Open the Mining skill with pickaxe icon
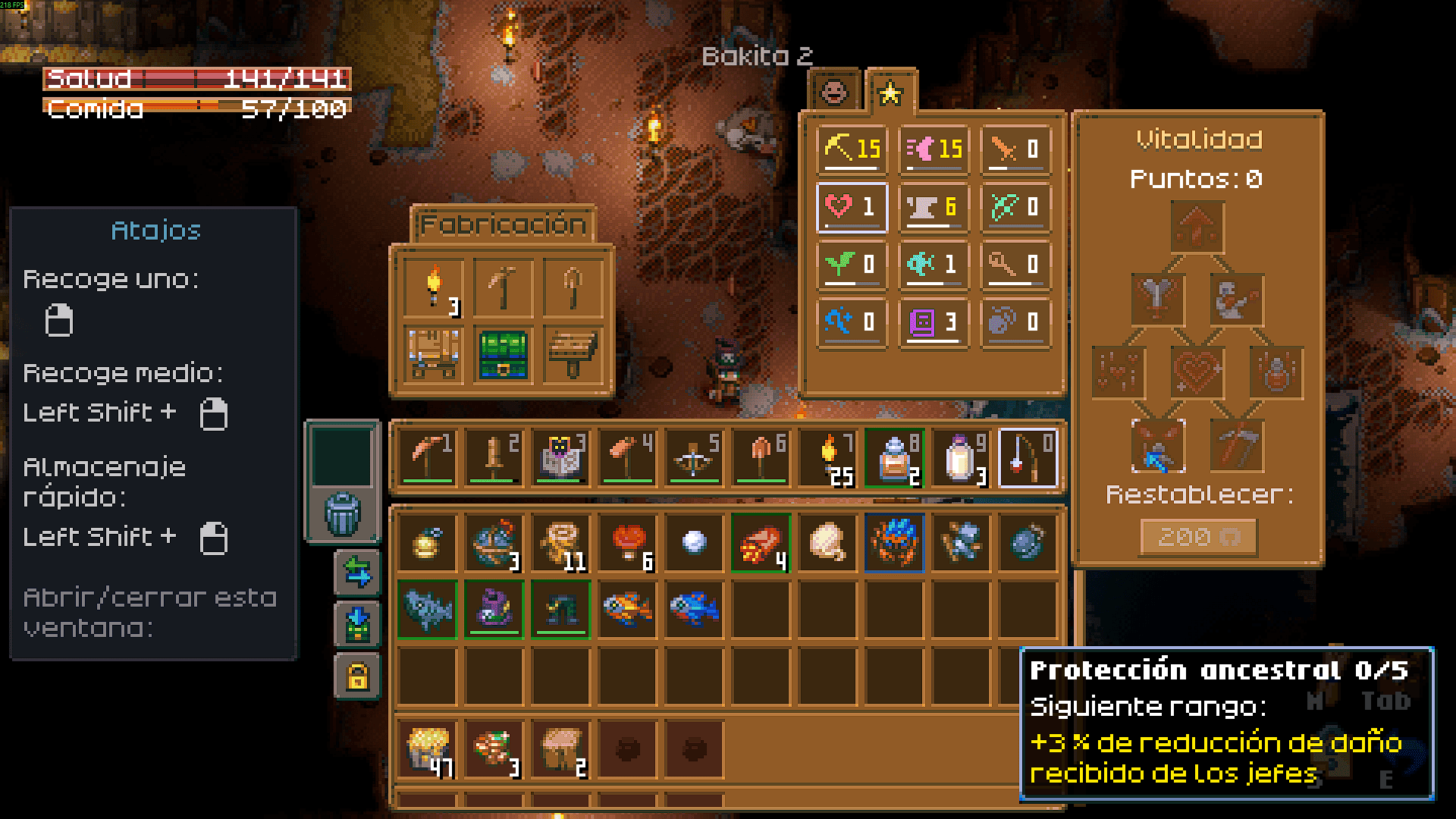 (852, 149)
